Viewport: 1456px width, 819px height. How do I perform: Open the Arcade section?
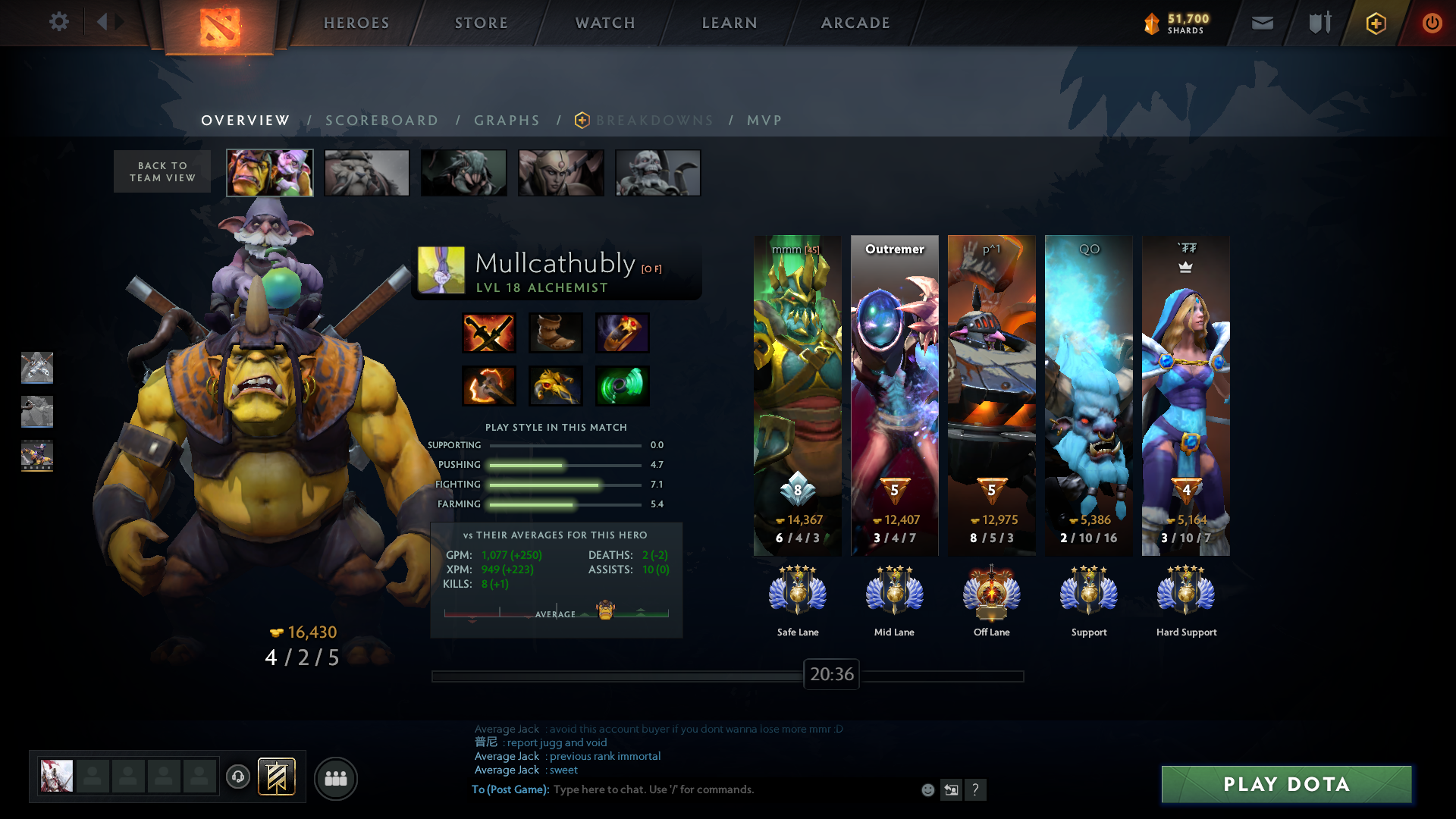click(855, 23)
